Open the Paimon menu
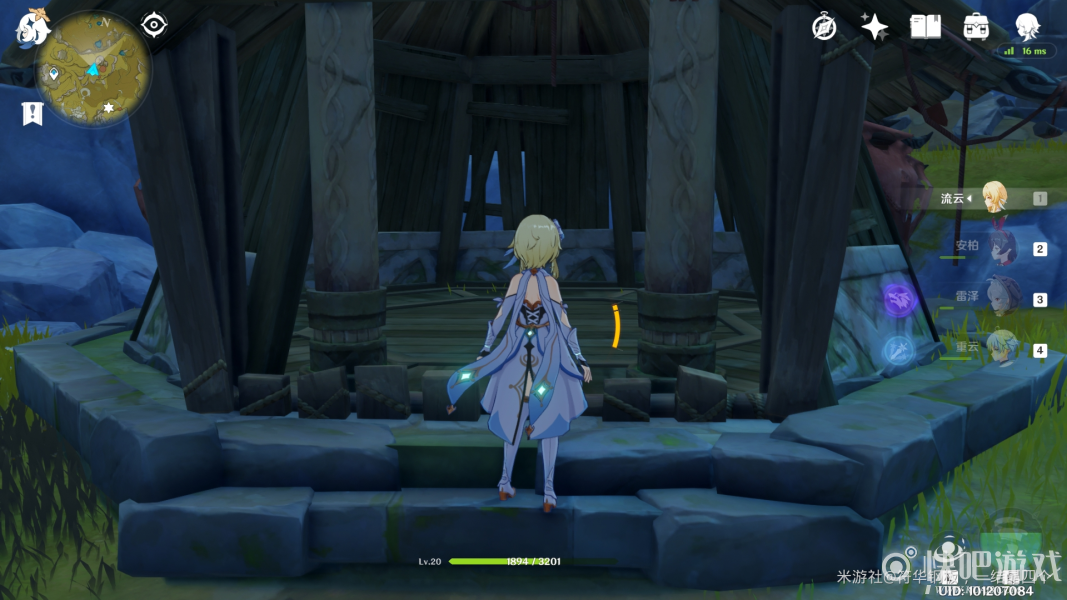This screenshot has width=1067, height=600. 32,28
